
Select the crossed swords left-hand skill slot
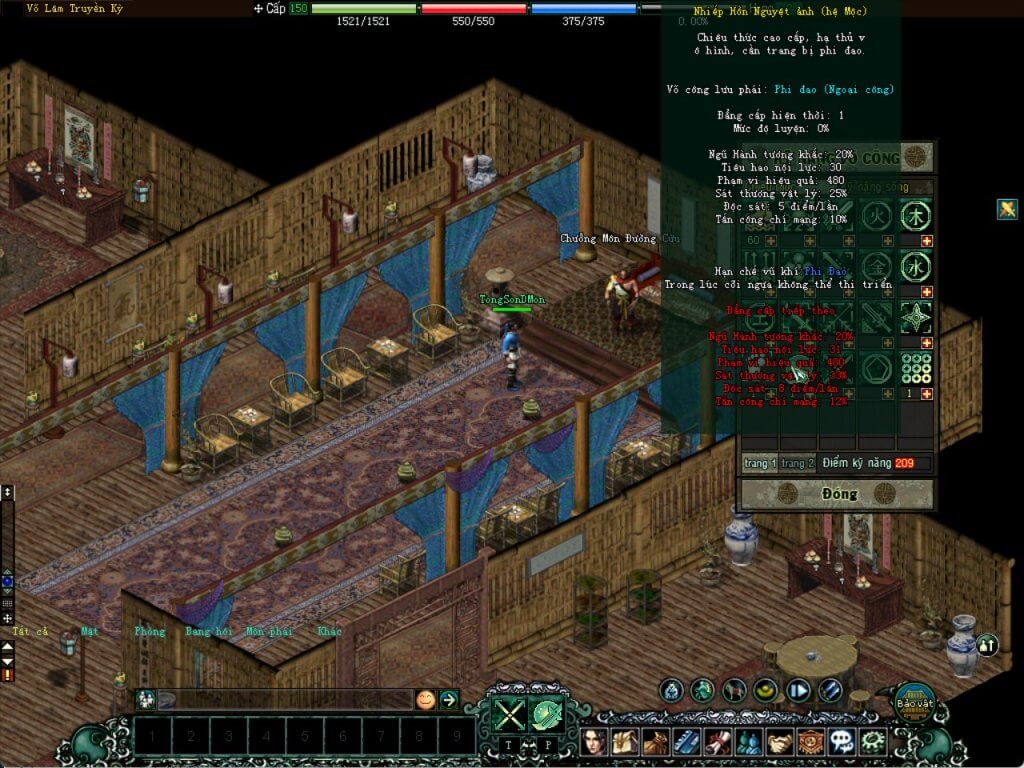(508, 714)
